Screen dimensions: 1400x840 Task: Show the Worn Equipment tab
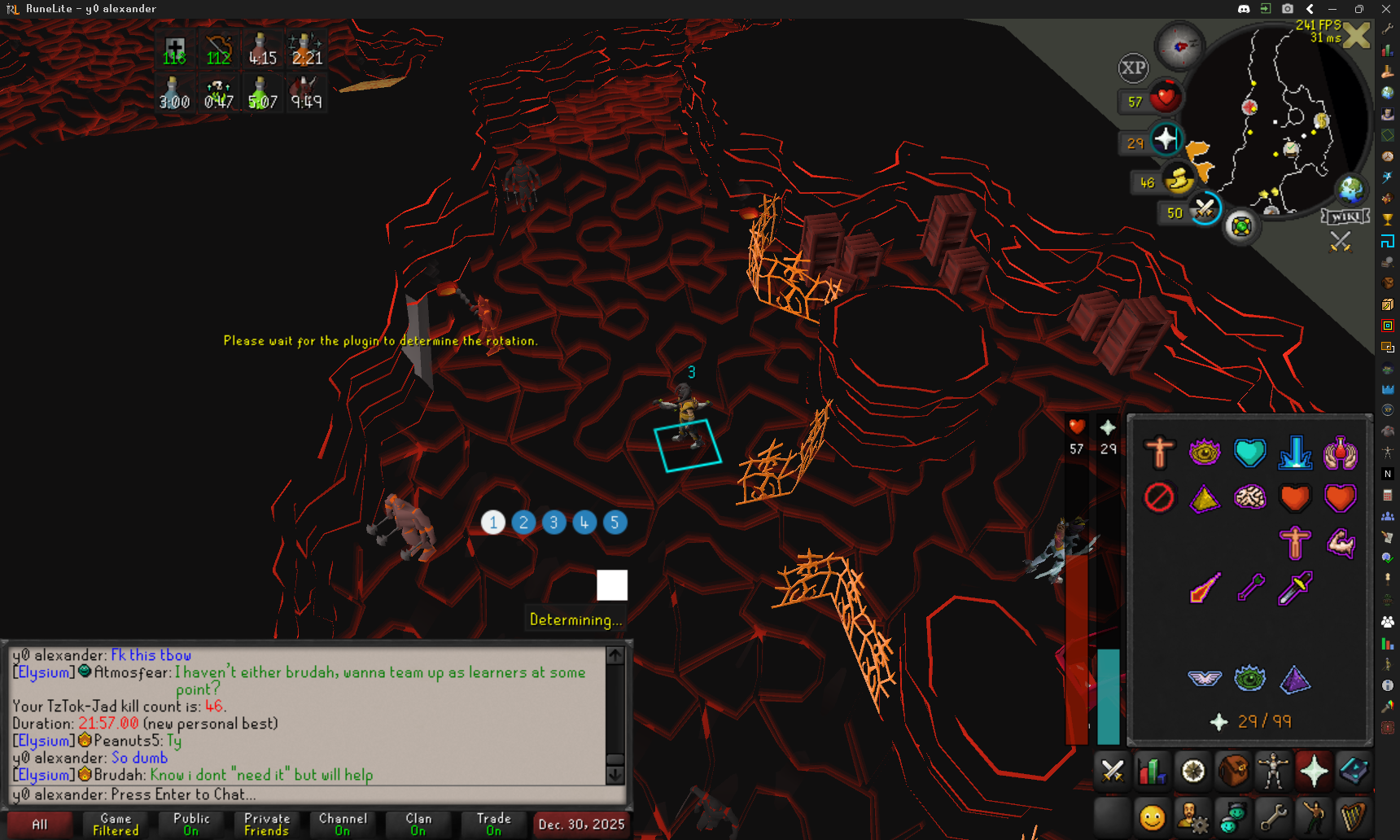pos(1274,771)
